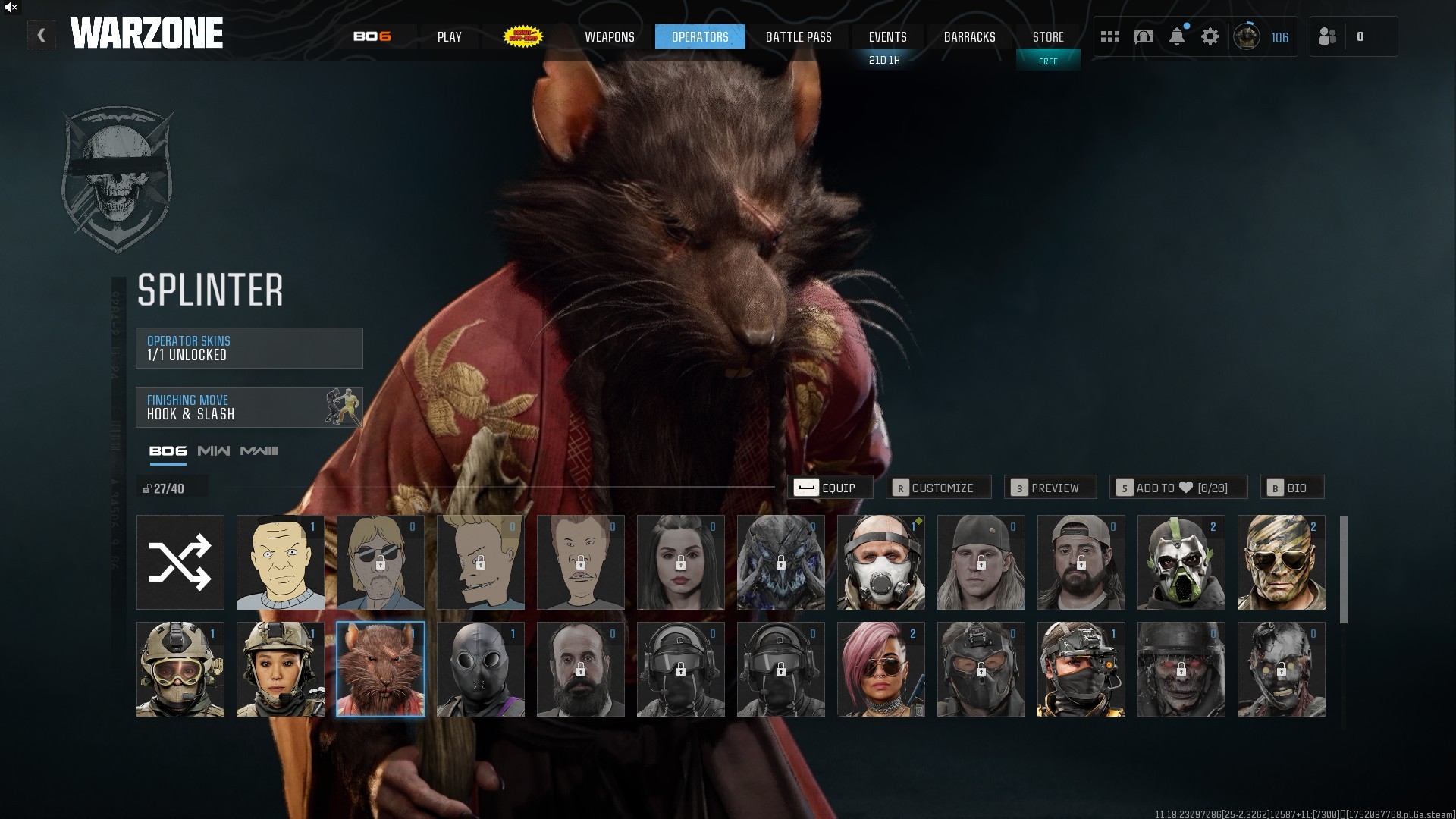Equip the Splinter operator
Screen dimensions: 1456x819
point(830,488)
